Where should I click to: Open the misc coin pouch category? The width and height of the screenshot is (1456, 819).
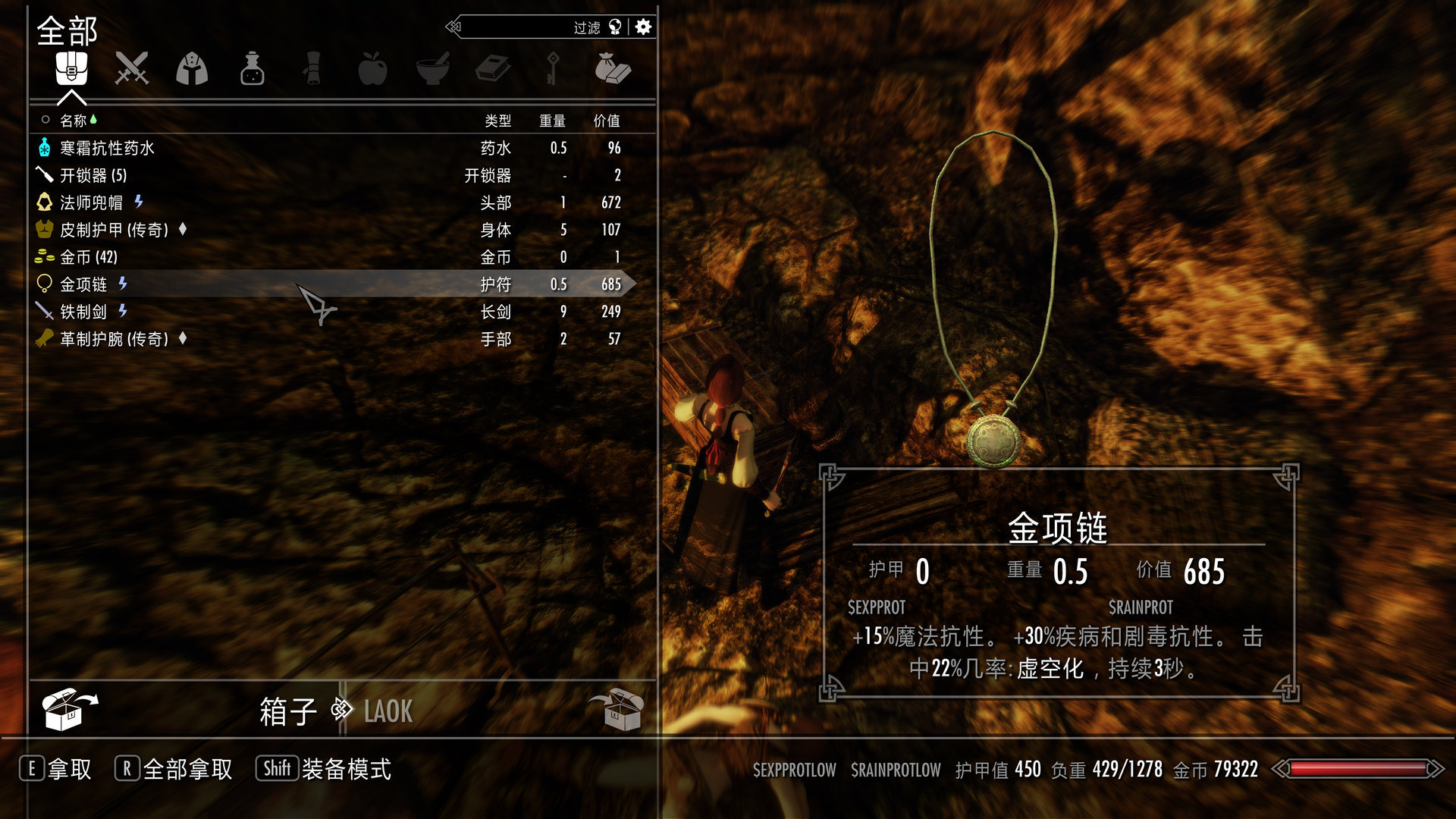pos(613,69)
